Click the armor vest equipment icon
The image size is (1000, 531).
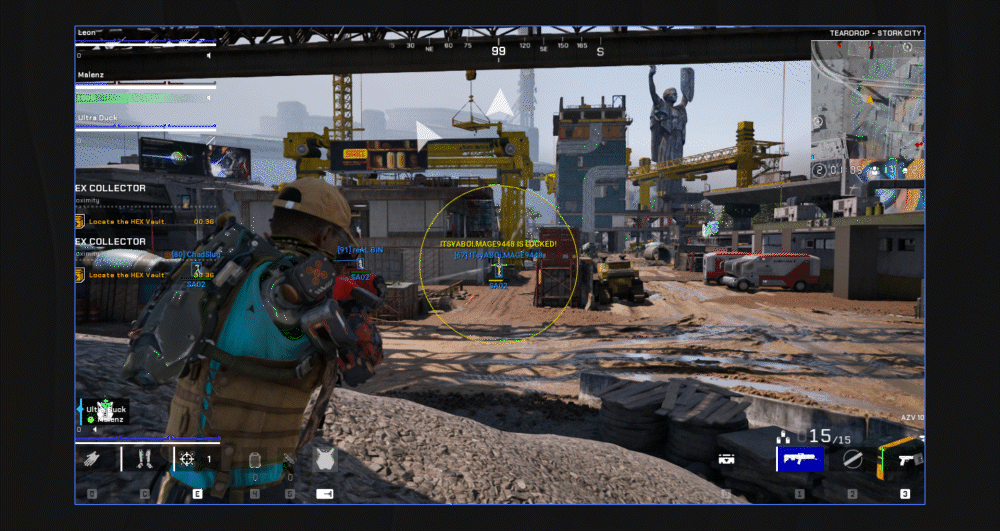point(324,460)
